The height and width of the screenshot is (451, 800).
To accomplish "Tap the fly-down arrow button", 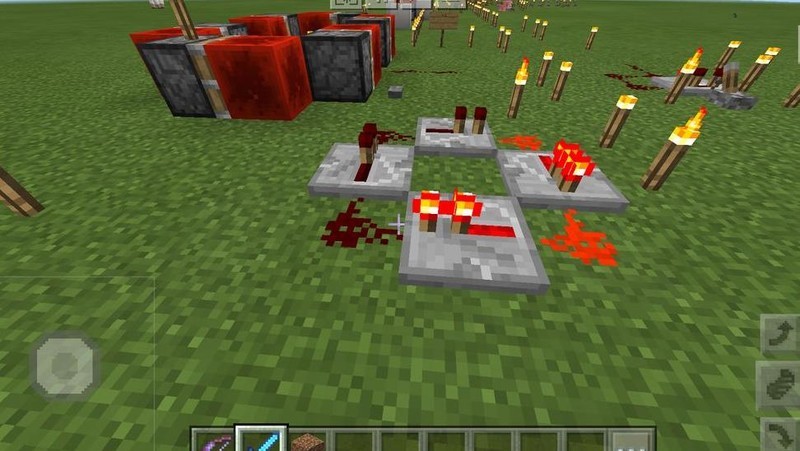I will [x=779, y=434].
